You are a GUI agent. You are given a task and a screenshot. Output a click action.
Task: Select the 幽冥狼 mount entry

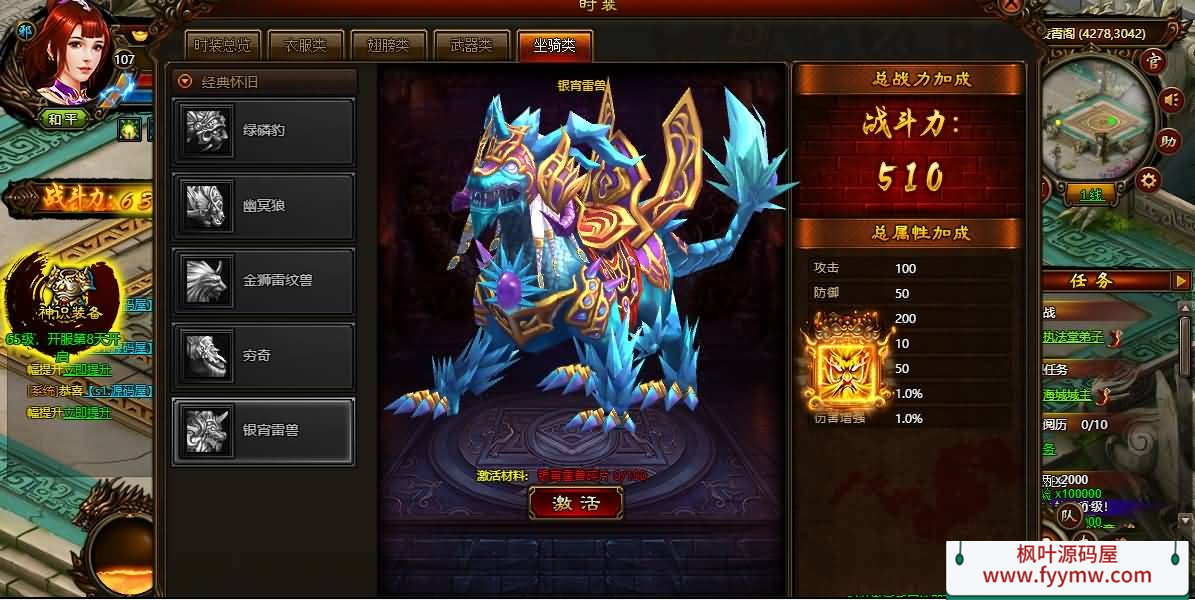(x=264, y=205)
